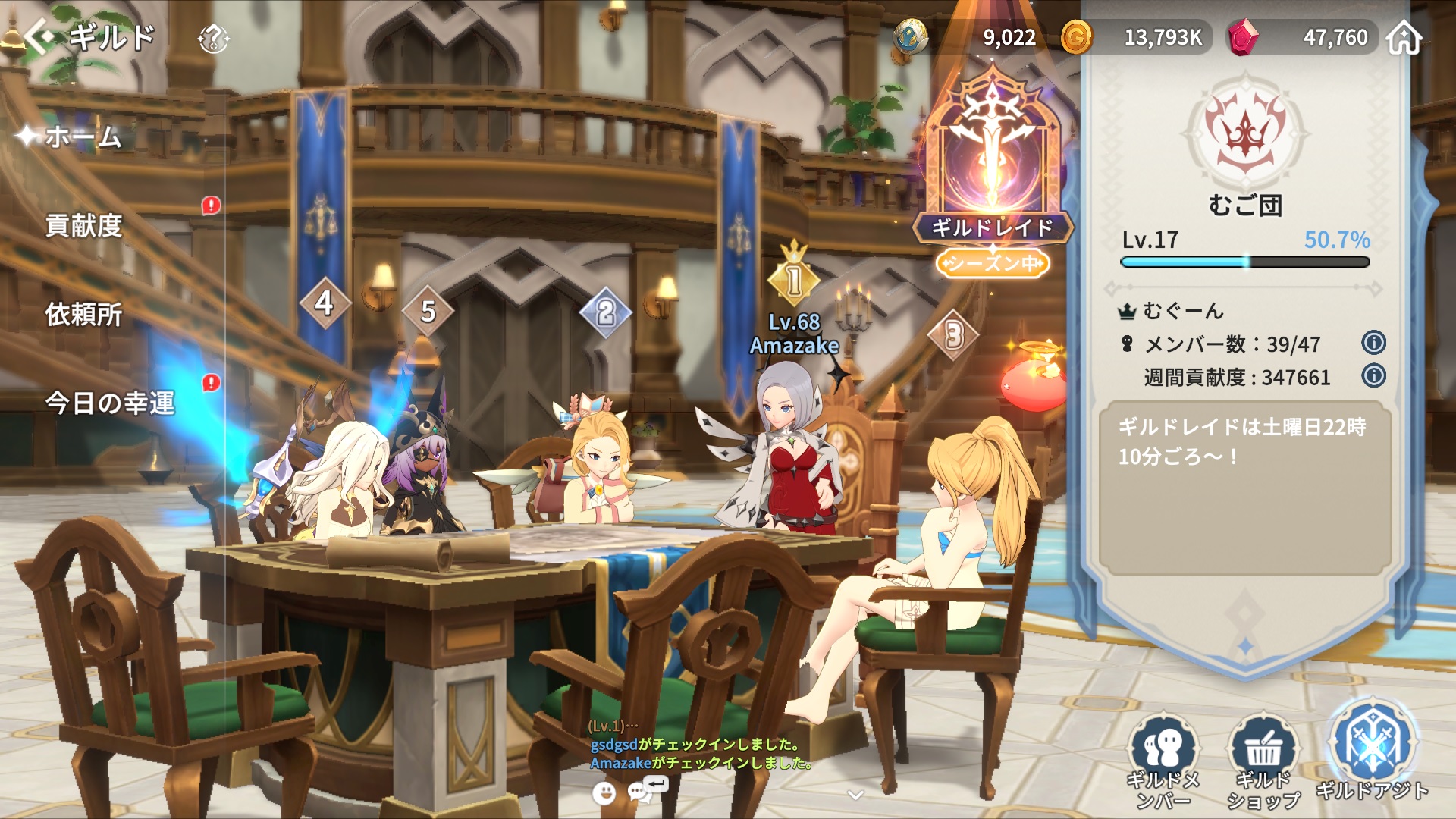The height and width of the screenshot is (819, 1456).
Task: Open the 依頼所 request board
Action: click(x=83, y=314)
